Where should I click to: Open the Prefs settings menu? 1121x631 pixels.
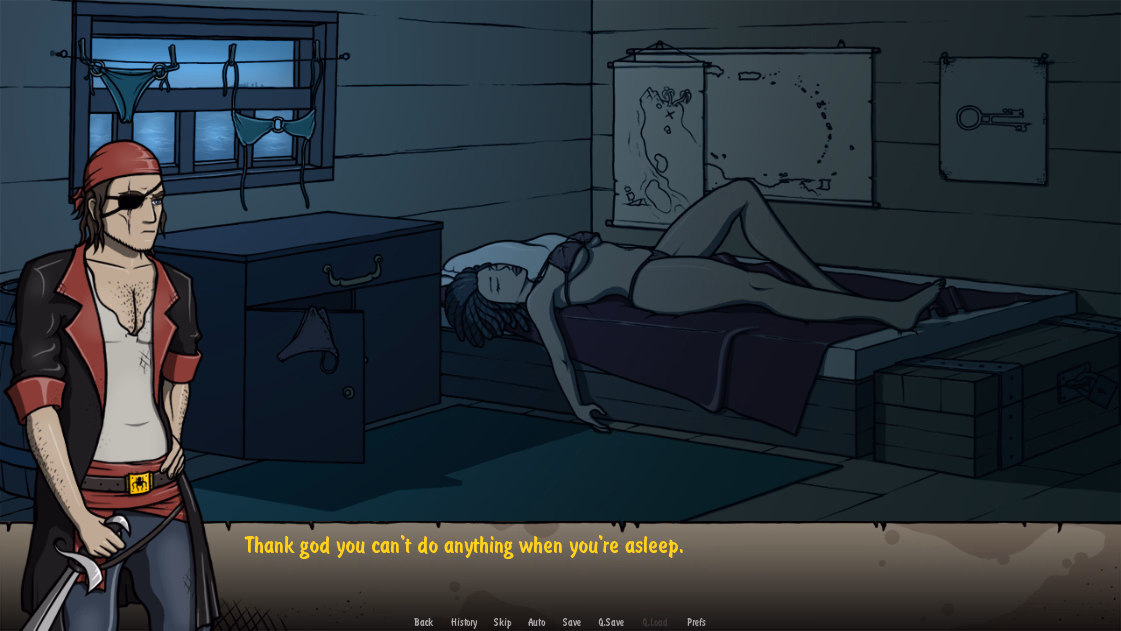coord(696,622)
